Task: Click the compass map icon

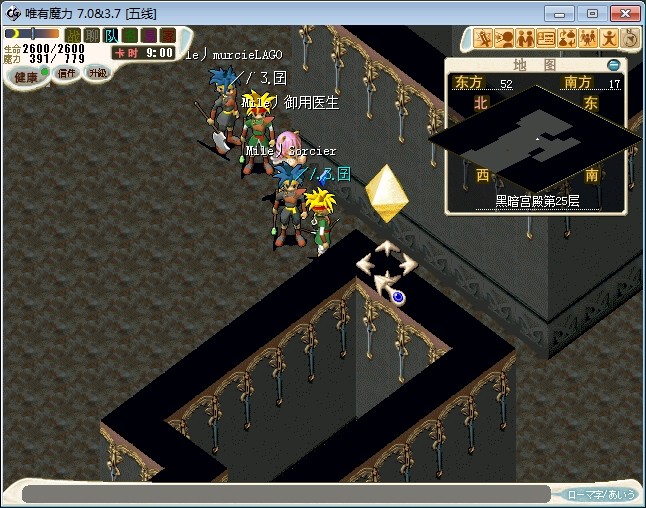Action: coord(630,39)
